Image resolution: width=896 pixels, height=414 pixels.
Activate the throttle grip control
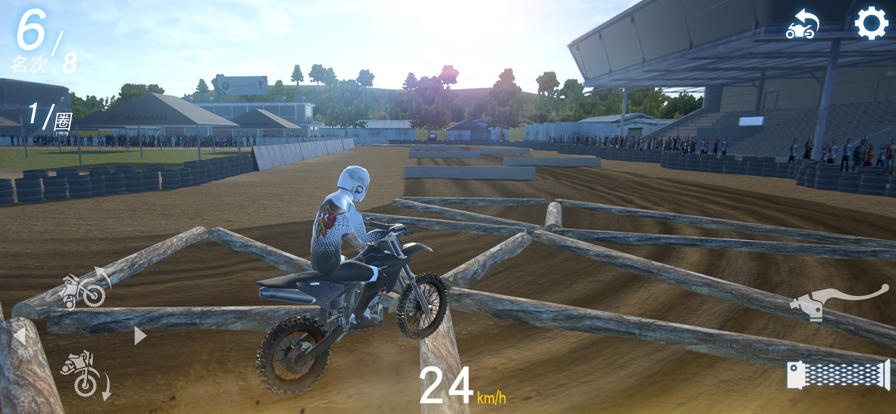[837, 374]
